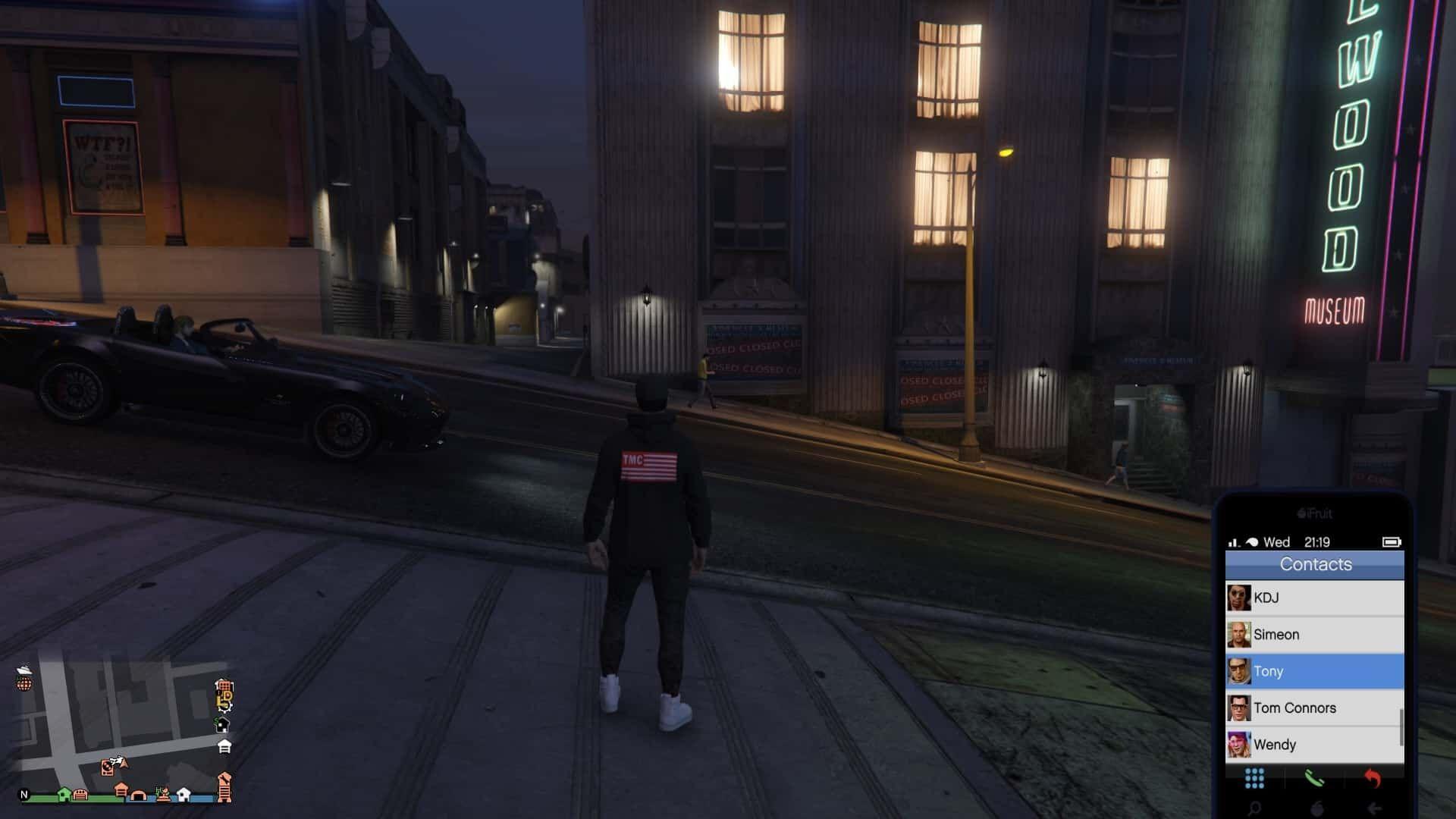Viewport: 1456px width, 819px height.
Task: Select the orange garage door map marker
Action: pos(80,795)
